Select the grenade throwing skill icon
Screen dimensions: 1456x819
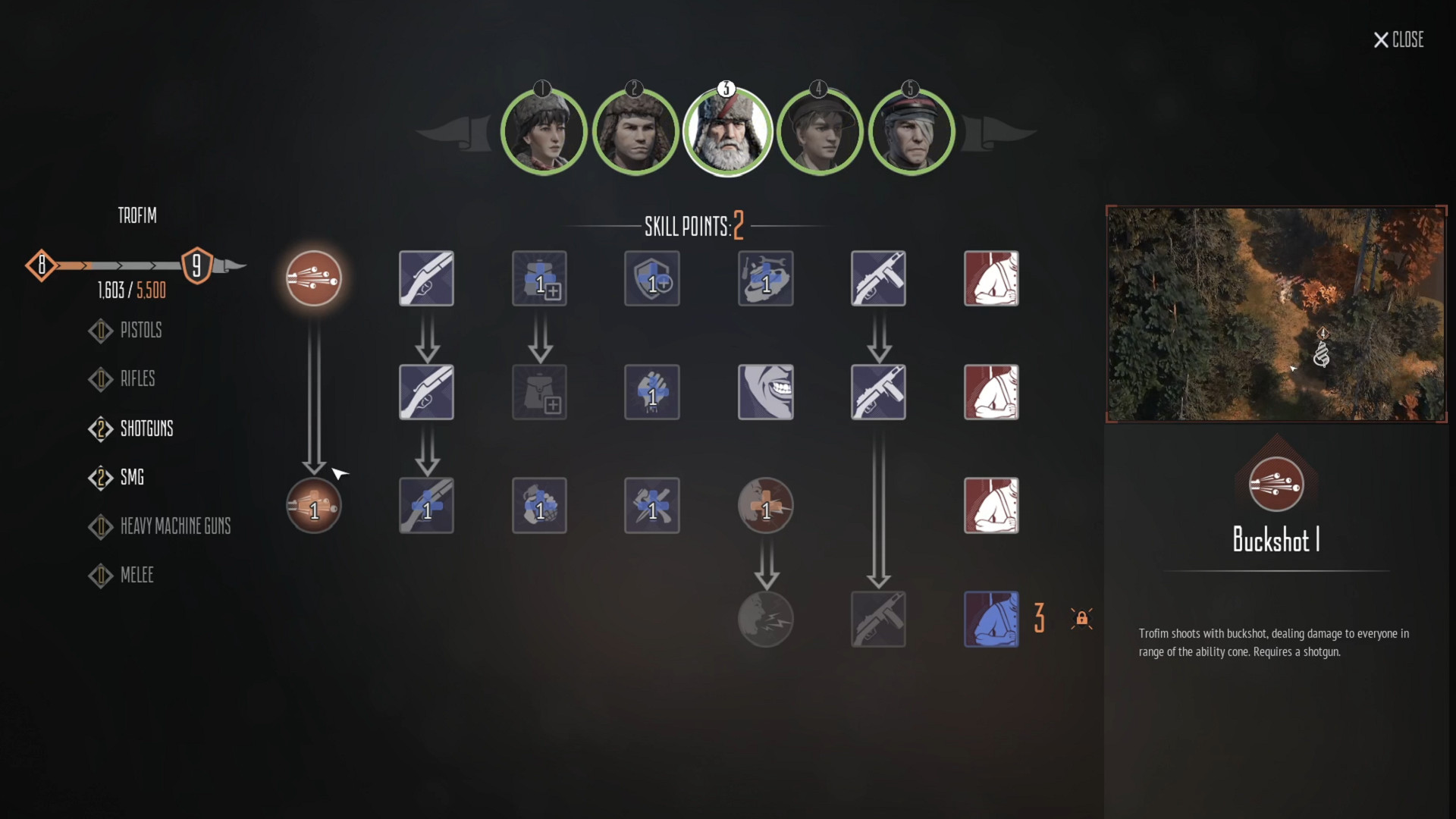tap(539, 505)
